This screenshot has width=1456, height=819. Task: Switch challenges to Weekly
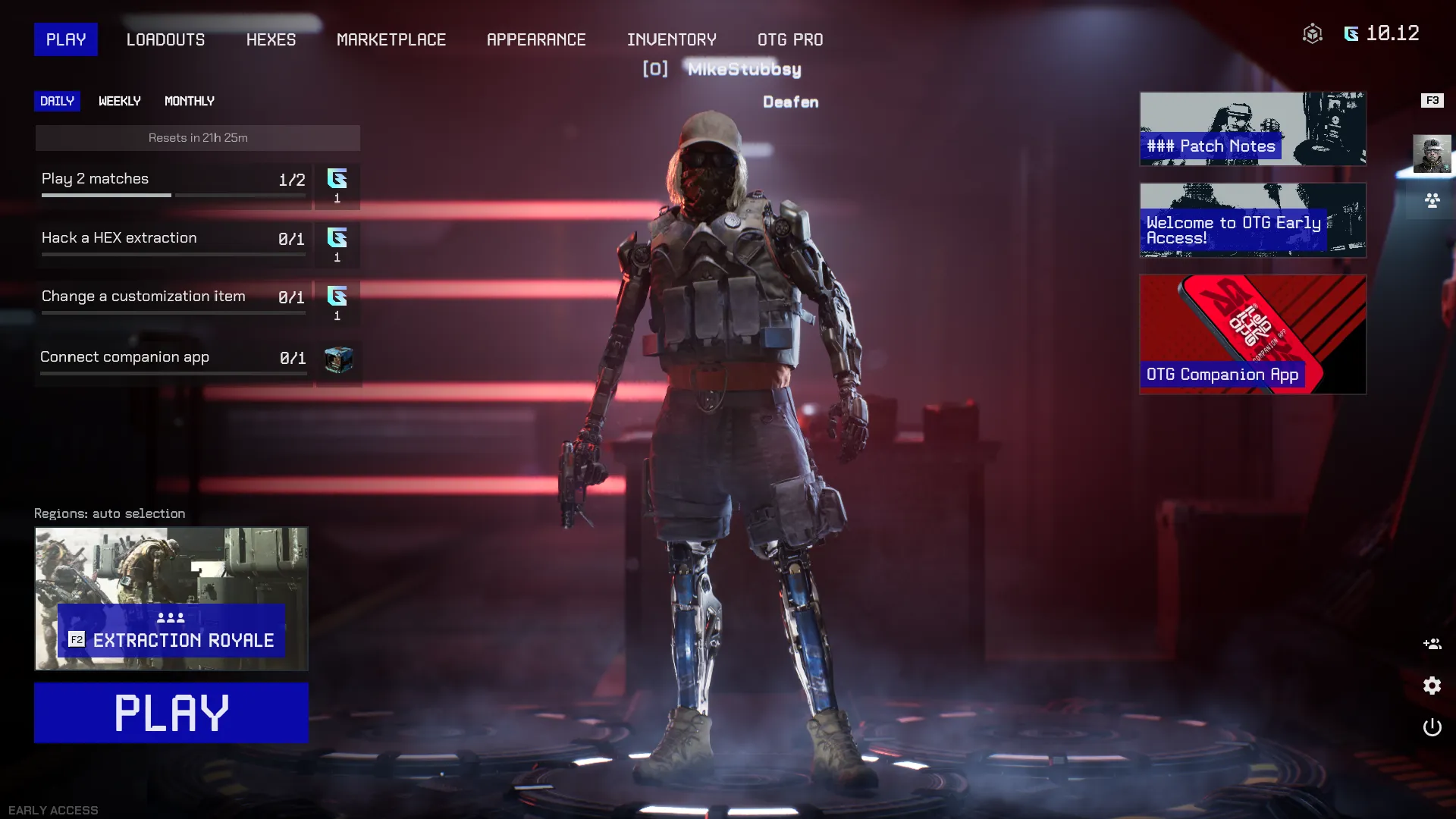click(120, 101)
